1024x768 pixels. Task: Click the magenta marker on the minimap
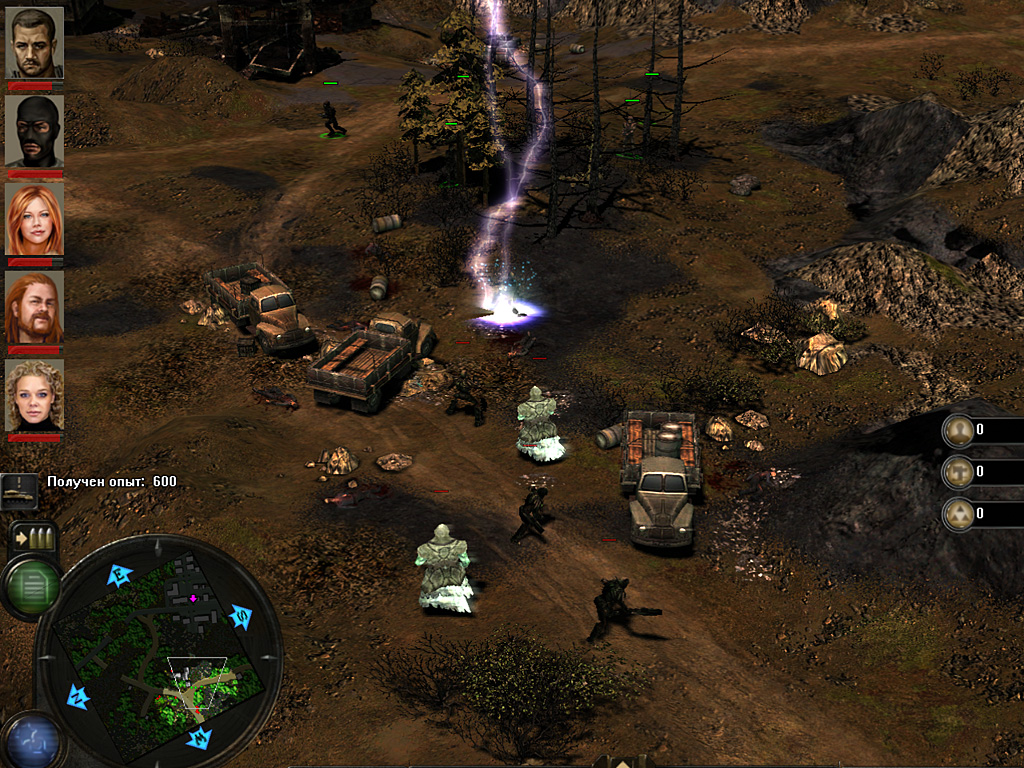(193, 598)
